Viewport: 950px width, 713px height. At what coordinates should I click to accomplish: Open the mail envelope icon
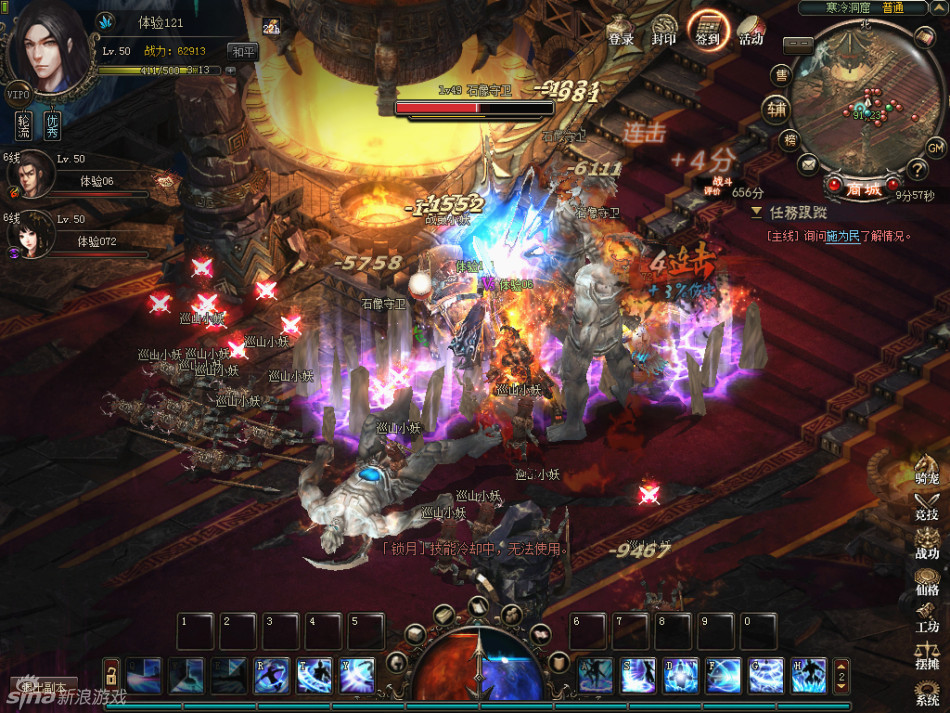pyautogui.click(x=807, y=163)
